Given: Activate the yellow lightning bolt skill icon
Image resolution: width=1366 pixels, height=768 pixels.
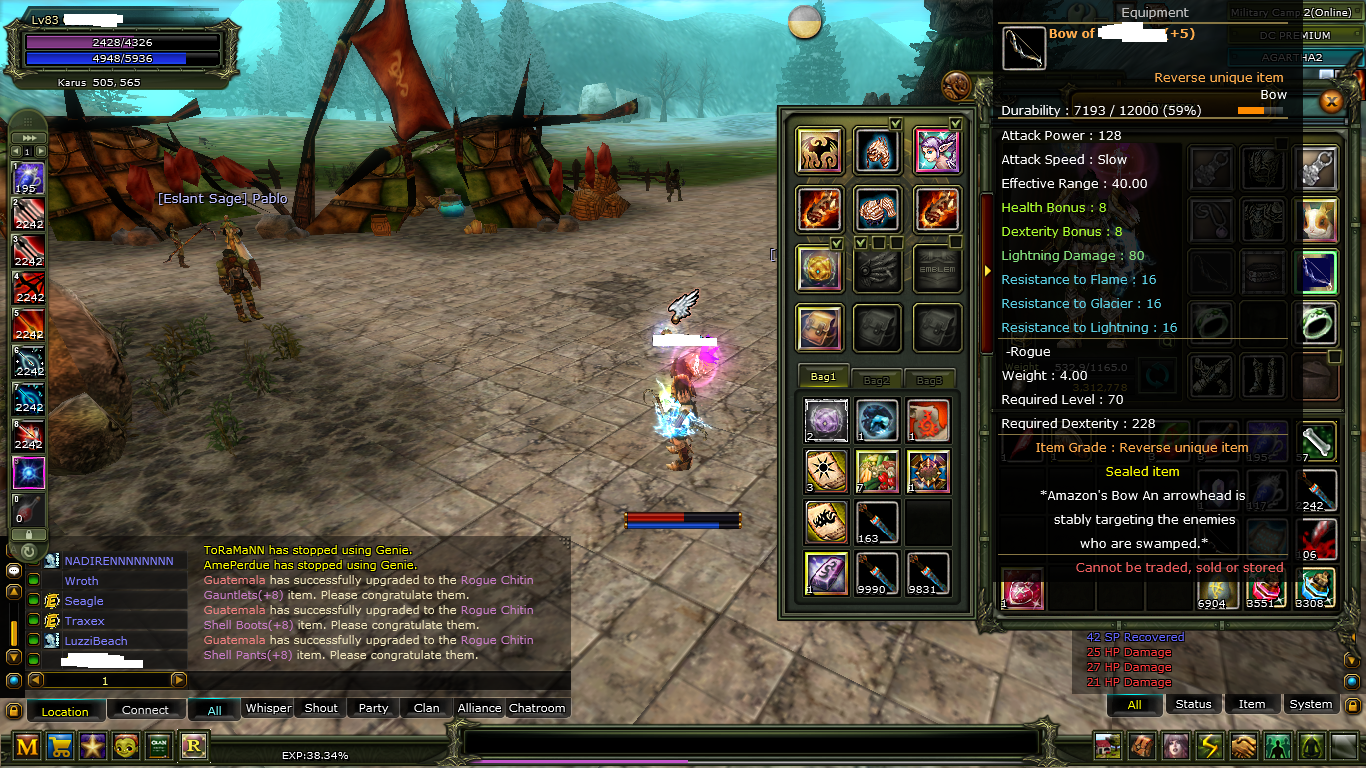Looking at the screenshot, I should pos(1210,746).
